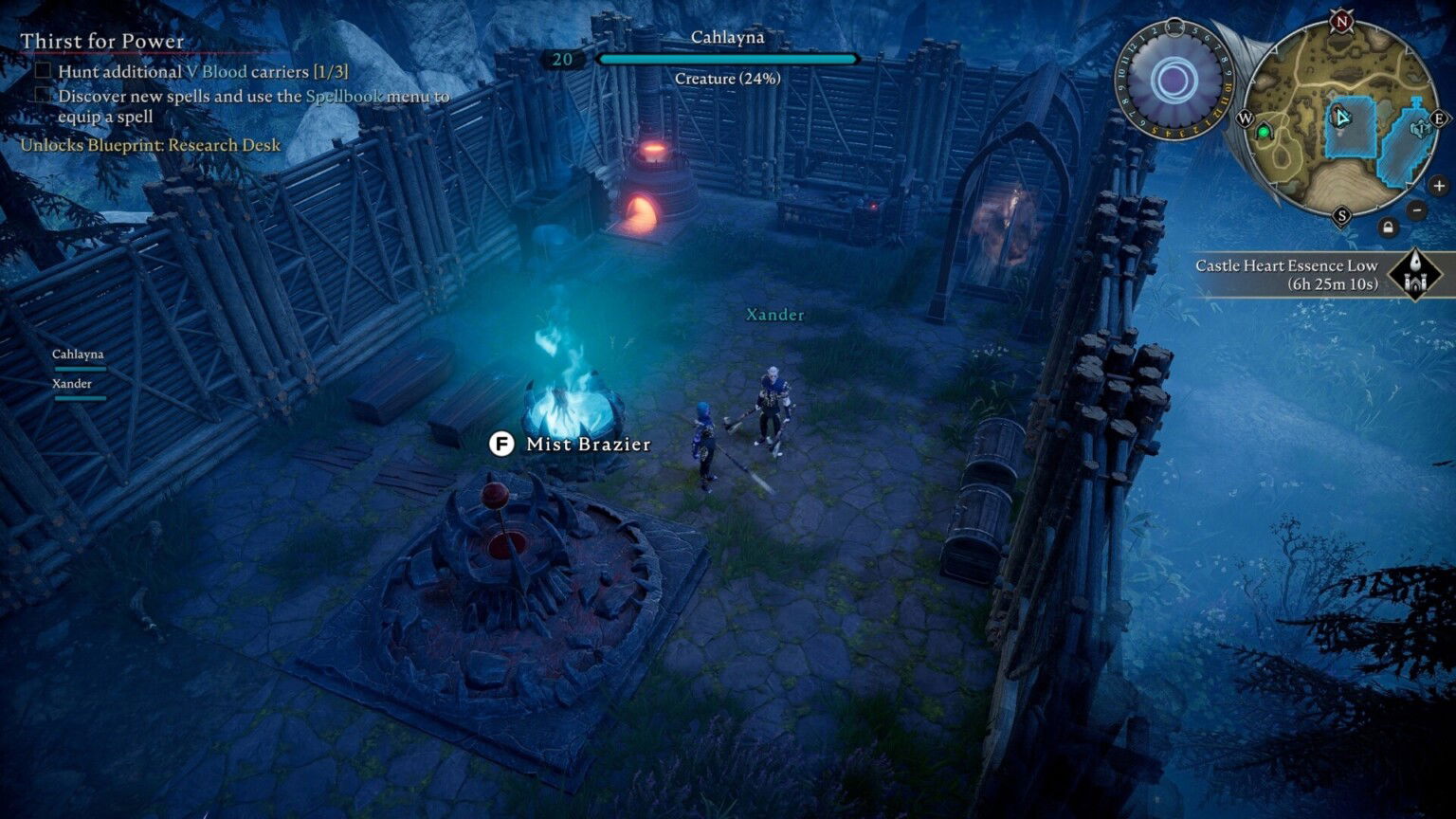Image resolution: width=1456 pixels, height=819 pixels.
Task: Open the Spellbook link in the quest text
Action: [x=342, y=97]
